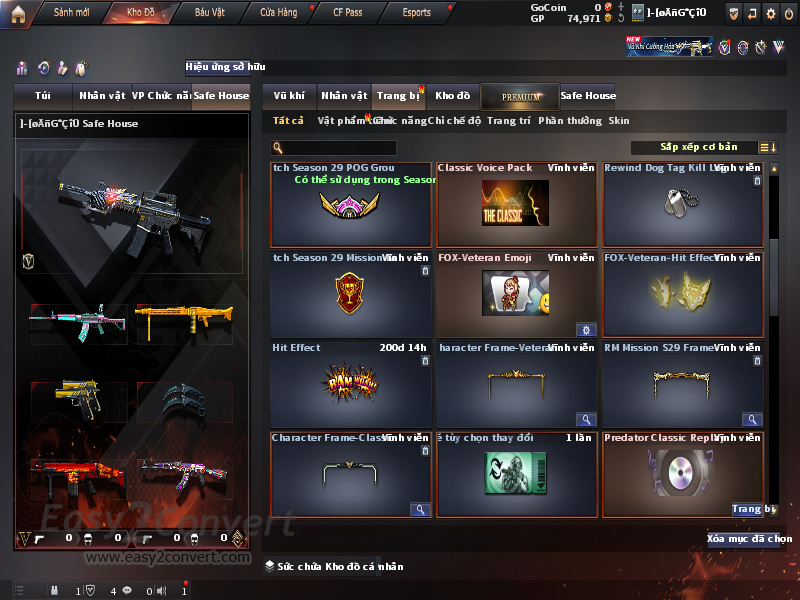Open the Esports tab
This screenshot has height=600, width=800.
(x=416, y=13)
